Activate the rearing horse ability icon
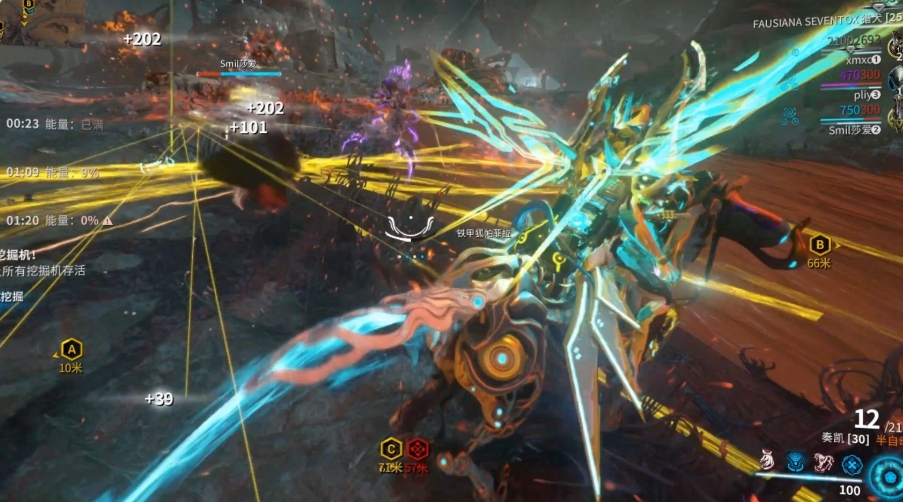The image size is (903, 502). (823, 462)
